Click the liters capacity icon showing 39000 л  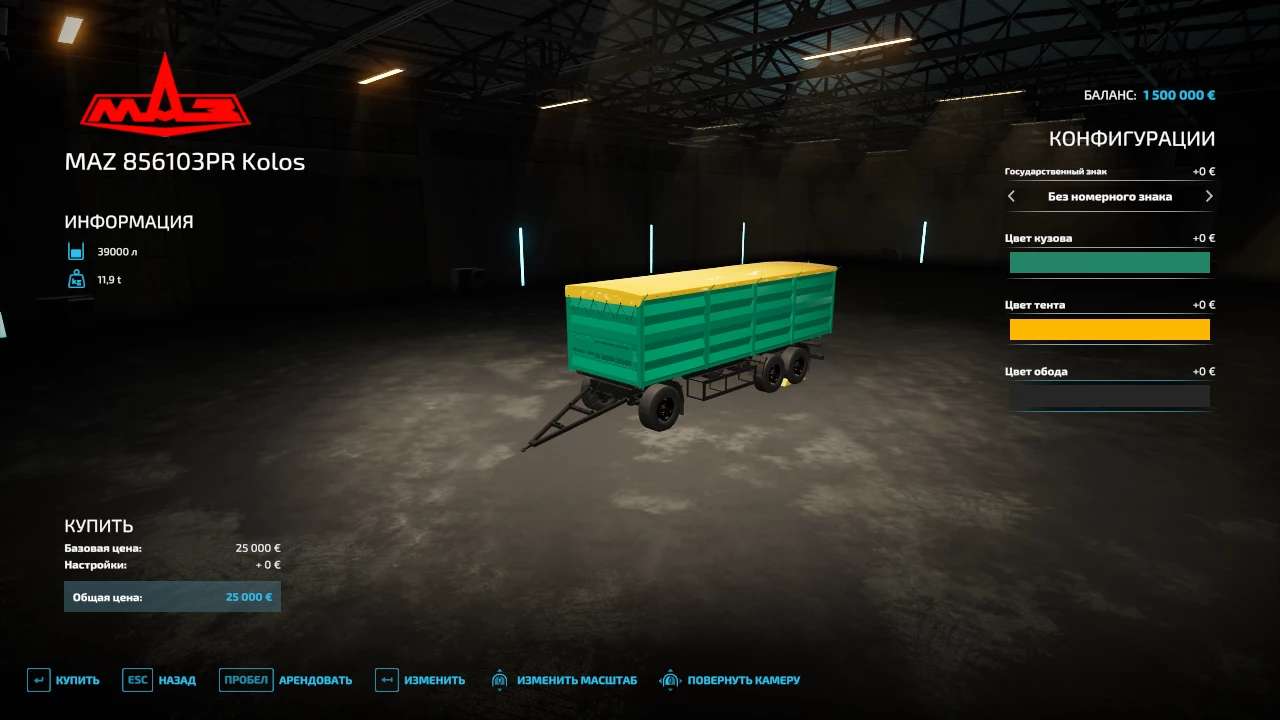[x=75, y=251]
